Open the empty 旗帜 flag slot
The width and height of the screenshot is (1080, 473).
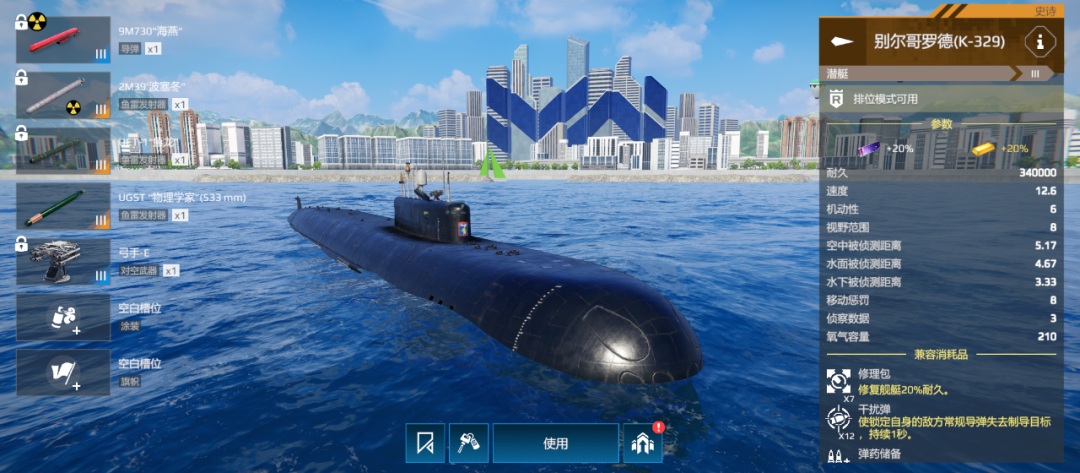[63, 373]
